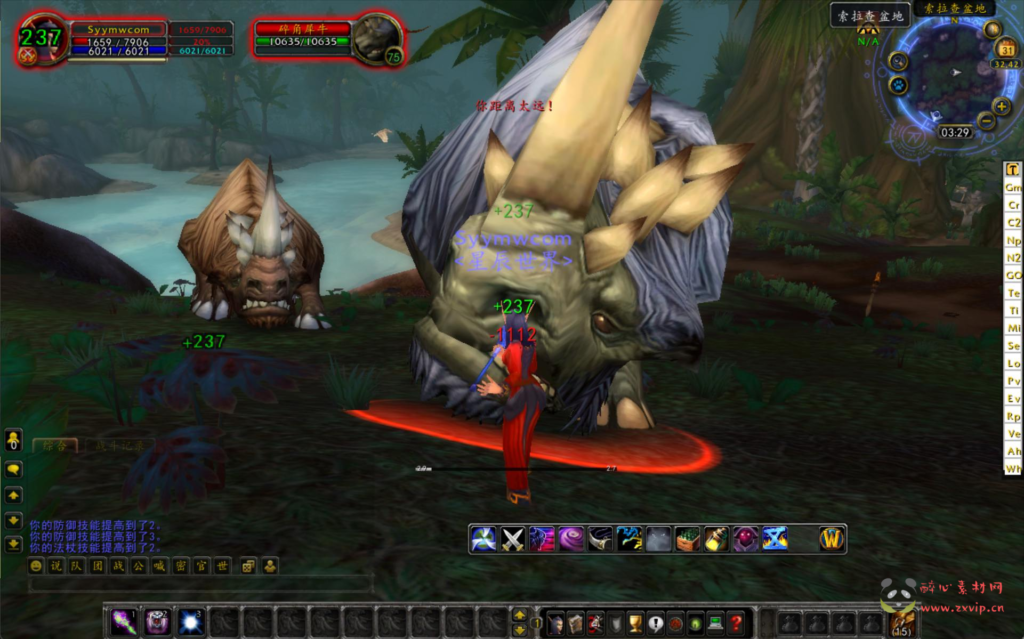Pick the GO entry in side list

1013,275
